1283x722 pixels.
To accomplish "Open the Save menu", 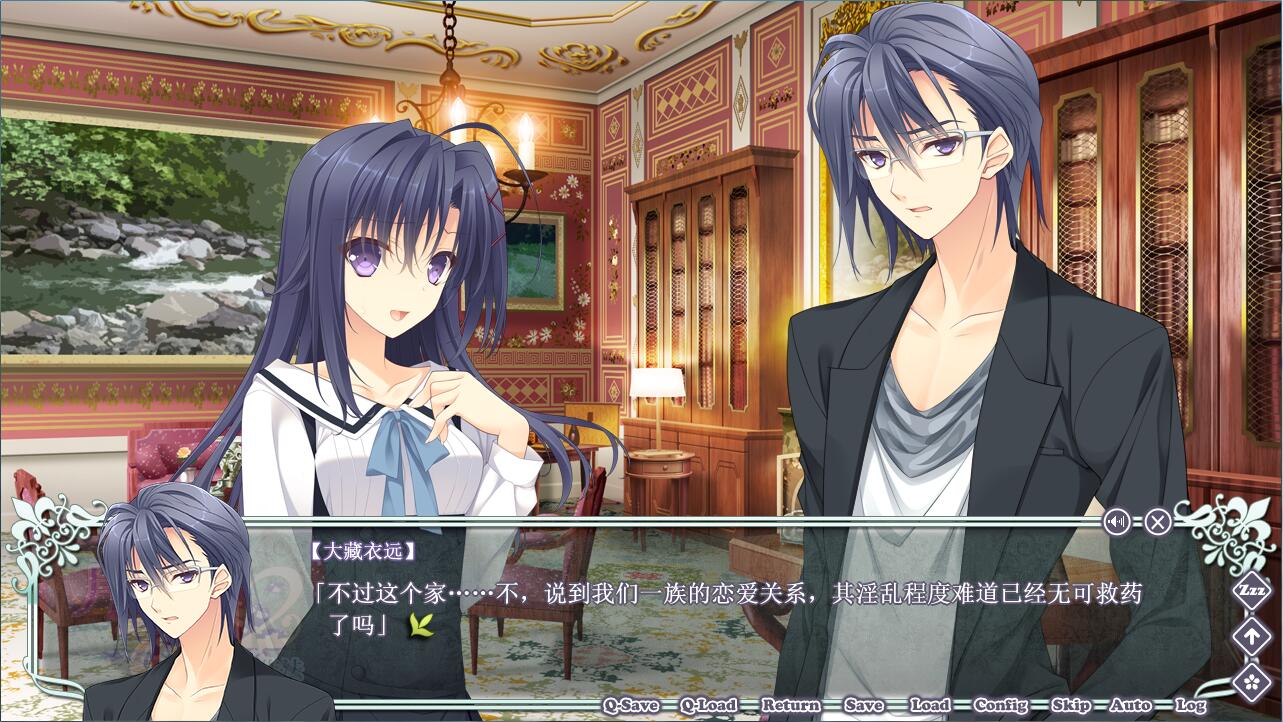I will tap(863, 705).
